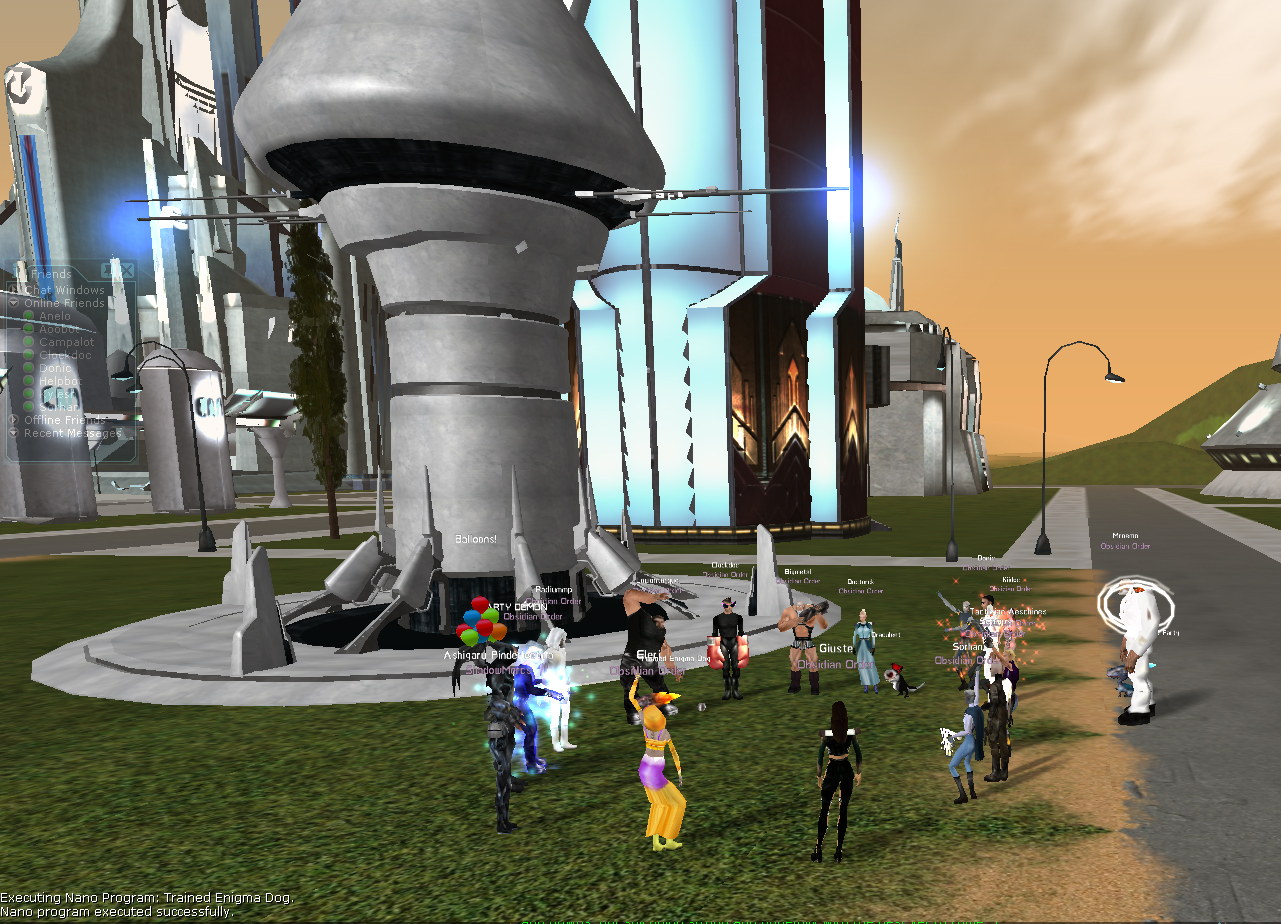Image resolution: width=1281 pixels, height=924 pixels.
Task: Collapse the Recent Messages section
Action: [14, 433]
